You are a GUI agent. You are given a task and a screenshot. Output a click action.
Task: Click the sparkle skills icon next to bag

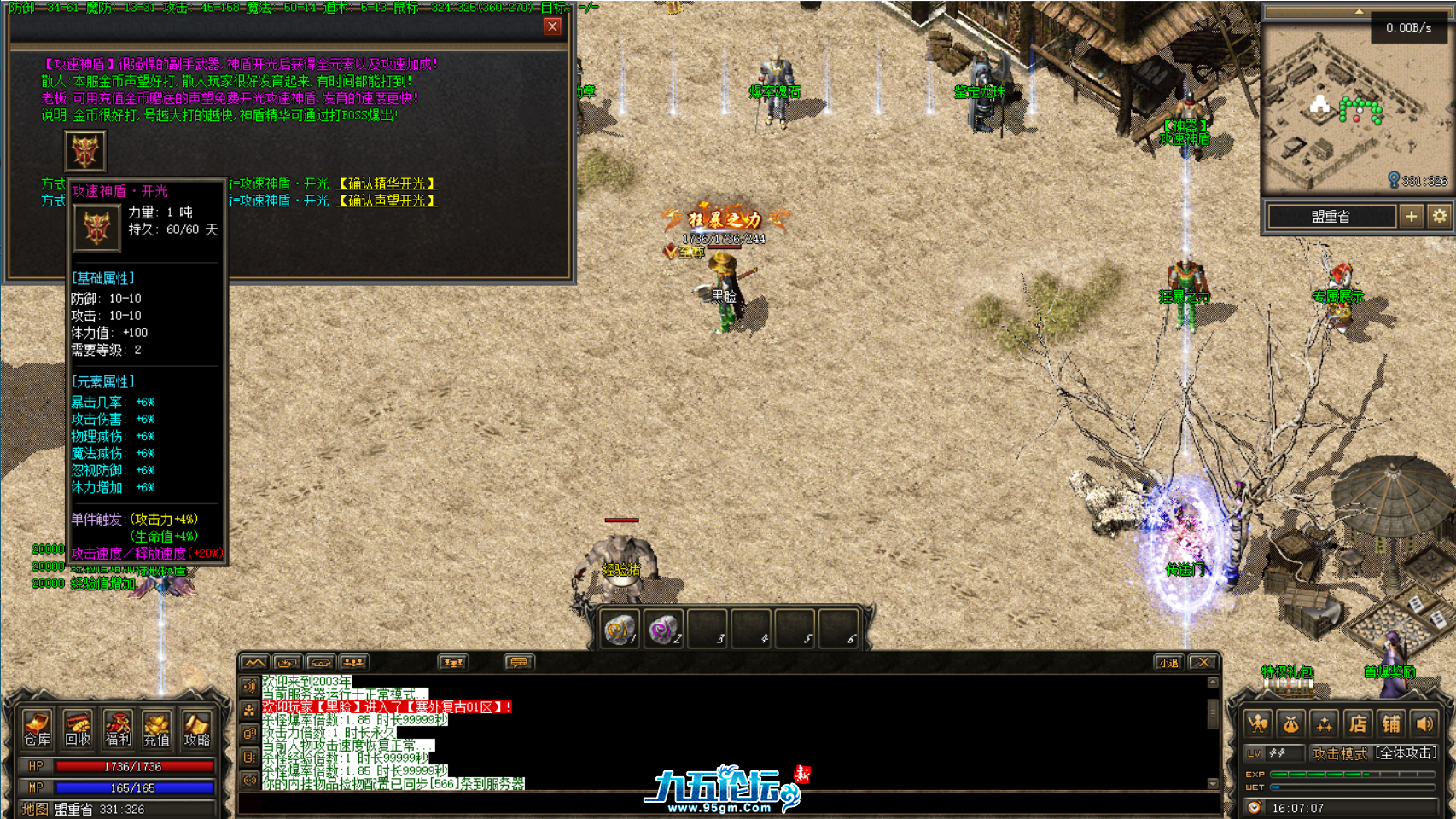point(1325,723)
